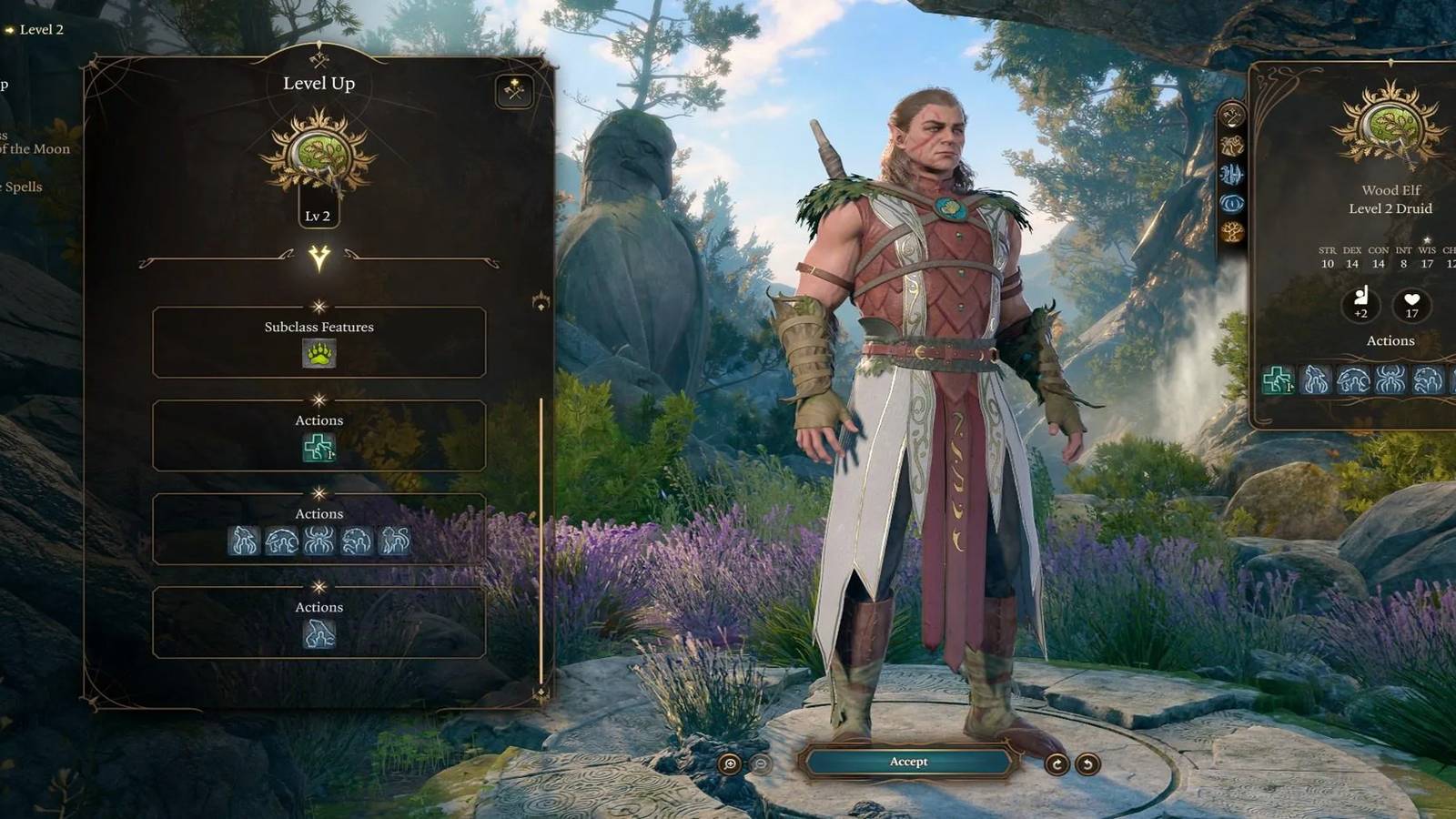This screenshot has height=819, width=1456.
Task: Select the green paw Subclass Features icon
Action: click(318, 354)
